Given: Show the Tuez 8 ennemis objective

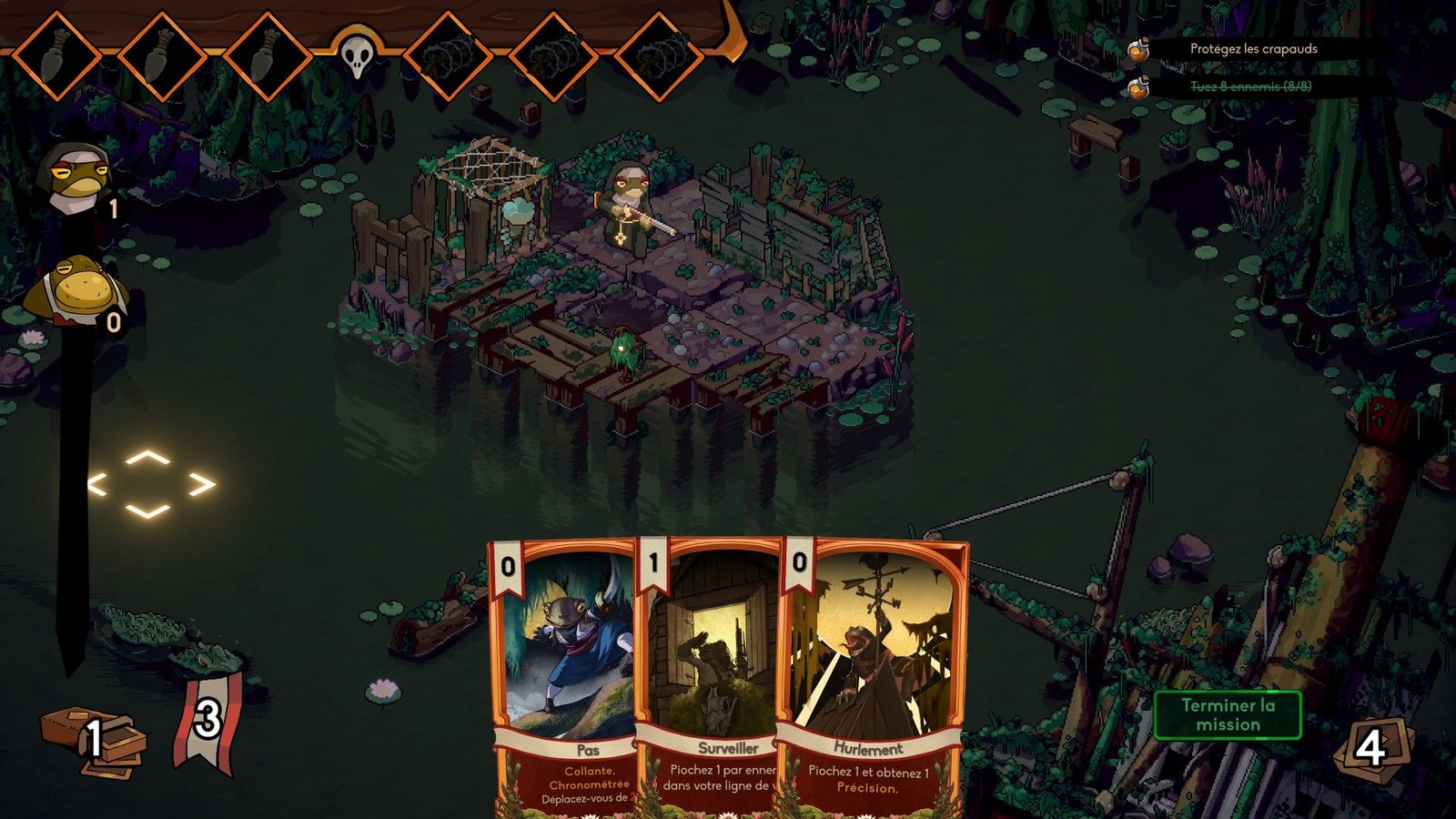Looking at the screenshot, I should click(1250, 86).
